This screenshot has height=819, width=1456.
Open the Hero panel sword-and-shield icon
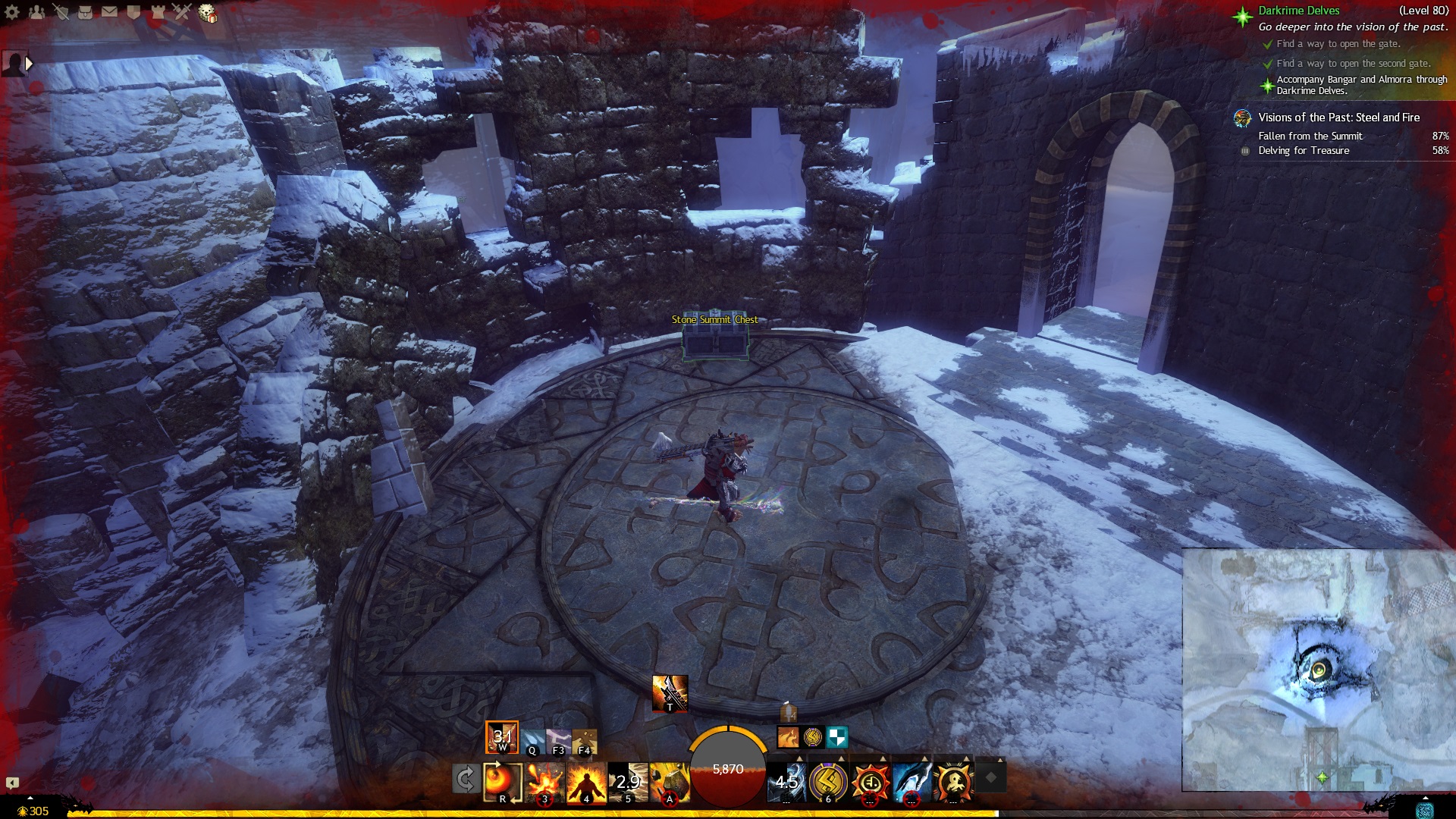tap(61, 11)
